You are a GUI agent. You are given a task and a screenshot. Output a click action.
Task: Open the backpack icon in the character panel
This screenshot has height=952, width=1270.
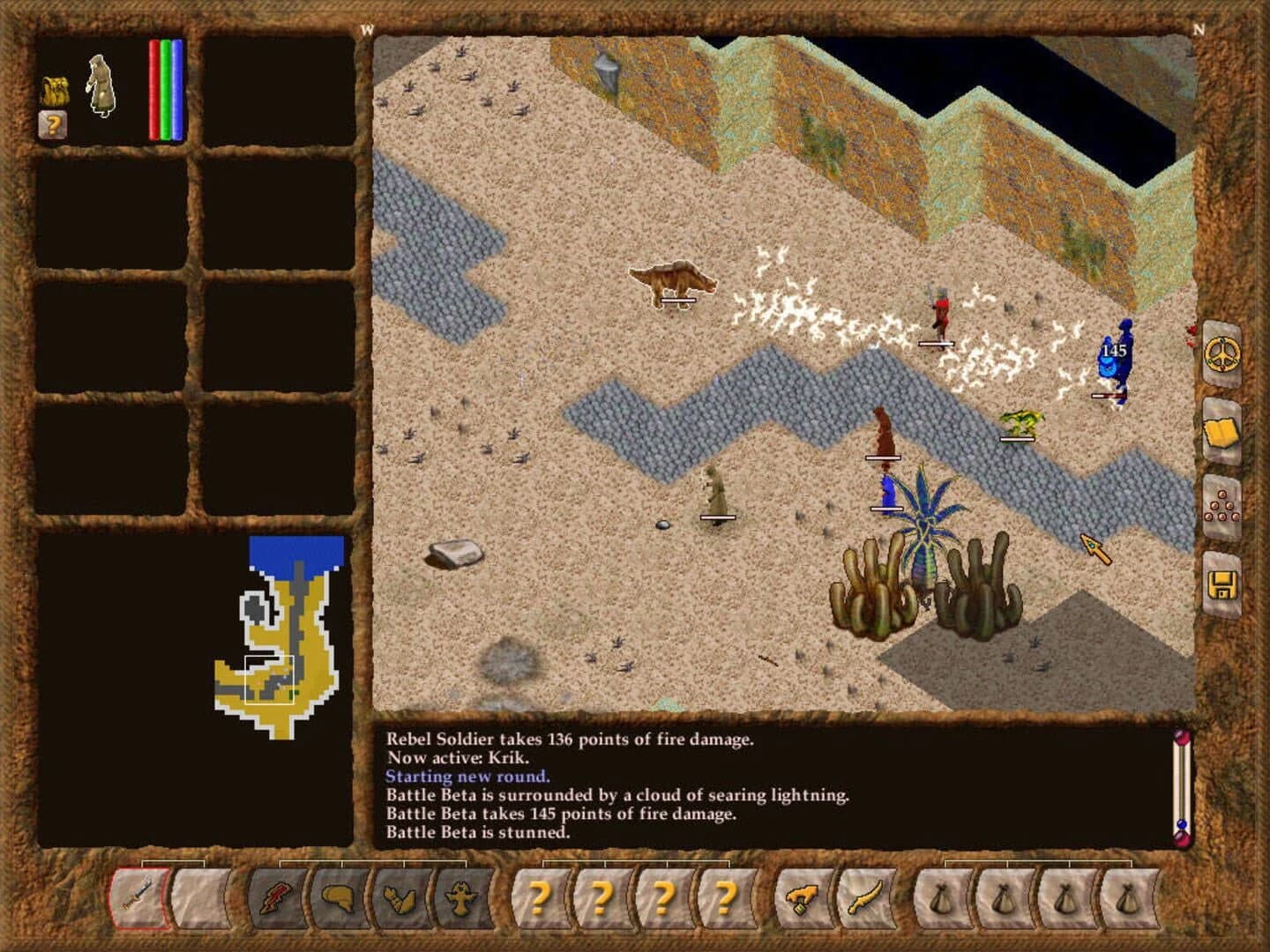(55, 88)
